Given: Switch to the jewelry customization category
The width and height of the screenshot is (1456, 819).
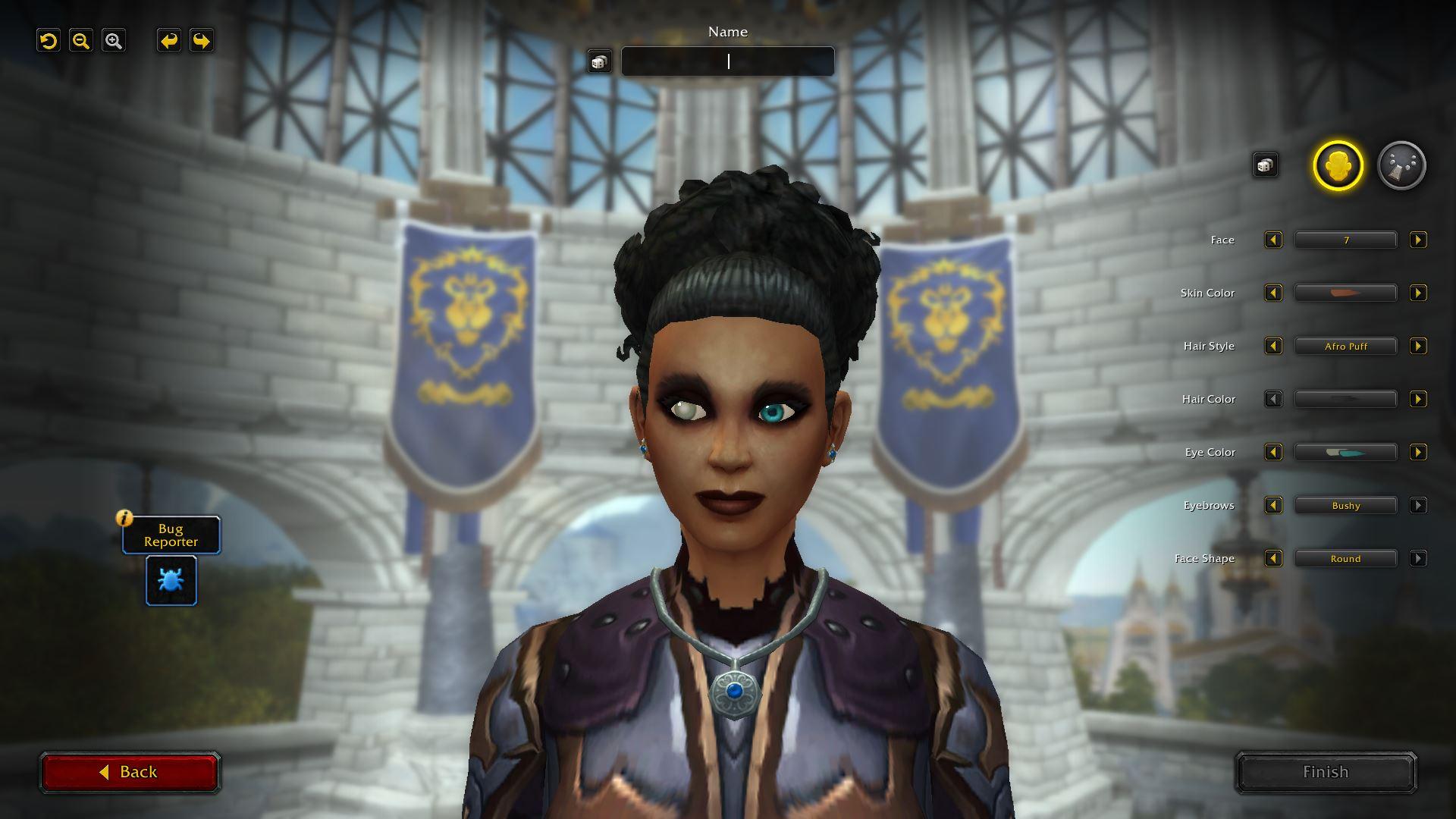Looking at the screenshot, I should tap(1401, 165).
